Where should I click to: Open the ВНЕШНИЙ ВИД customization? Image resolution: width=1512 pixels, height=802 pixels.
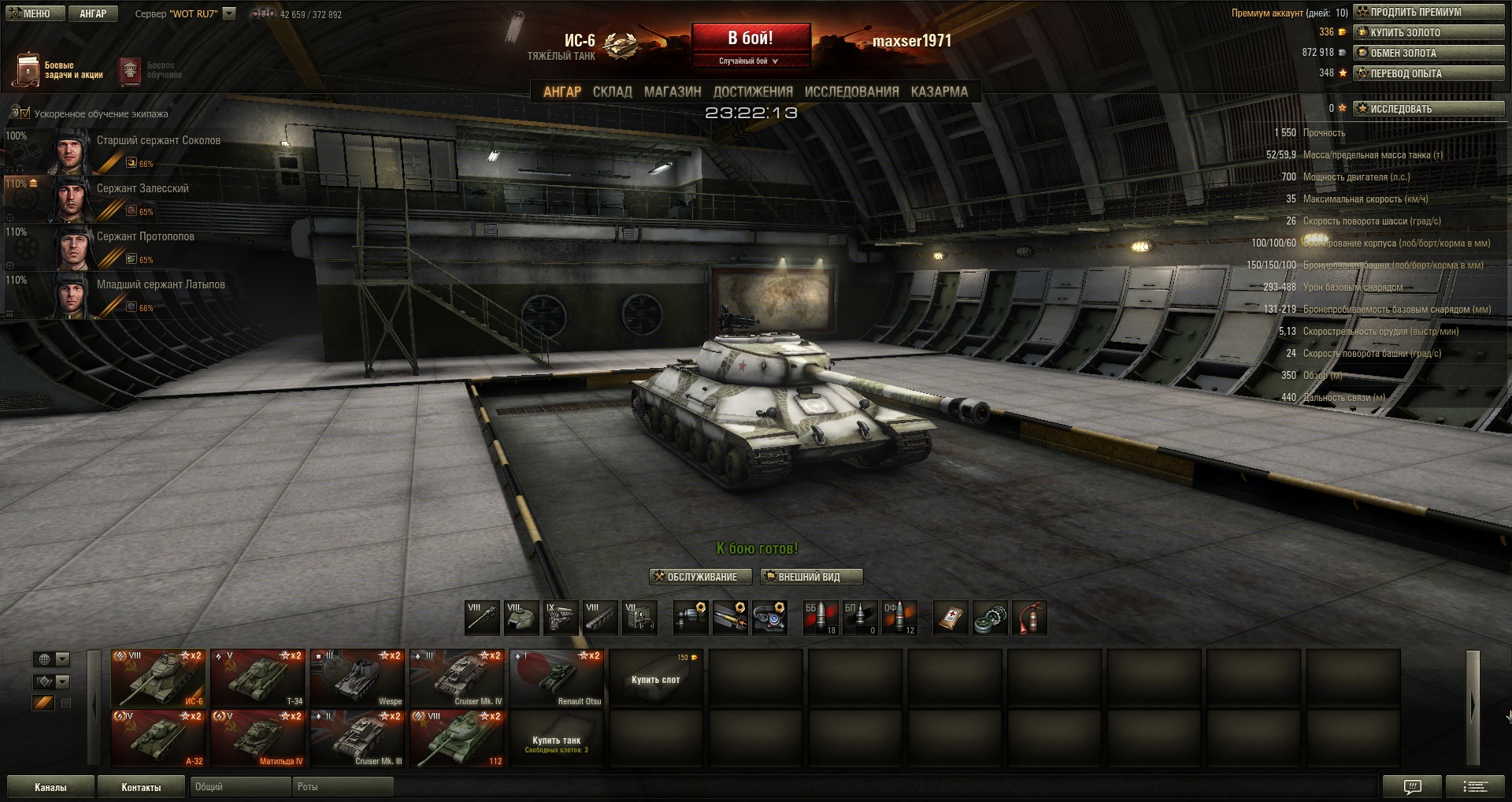tap(811, 577)
